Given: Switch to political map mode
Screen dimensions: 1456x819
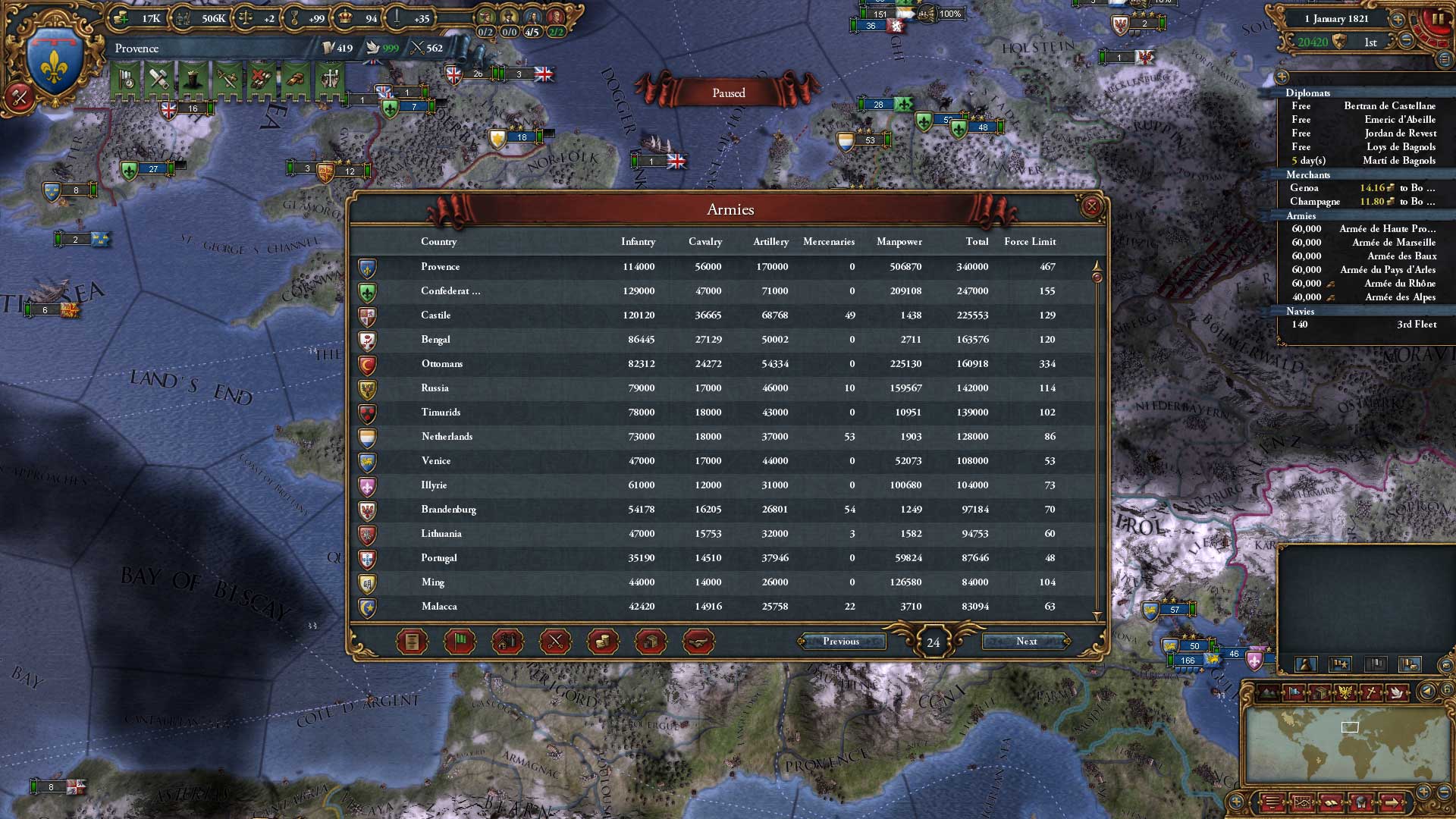Looking at the screenshot, I should [x=1293, y=692].
